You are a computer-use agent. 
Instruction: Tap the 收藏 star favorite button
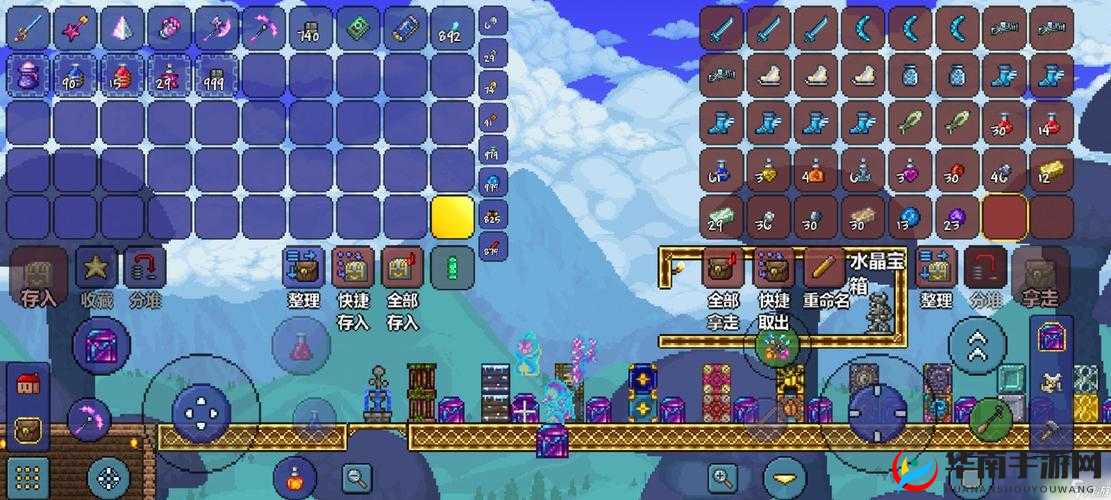pyautogui.click(x=96, y=267)
